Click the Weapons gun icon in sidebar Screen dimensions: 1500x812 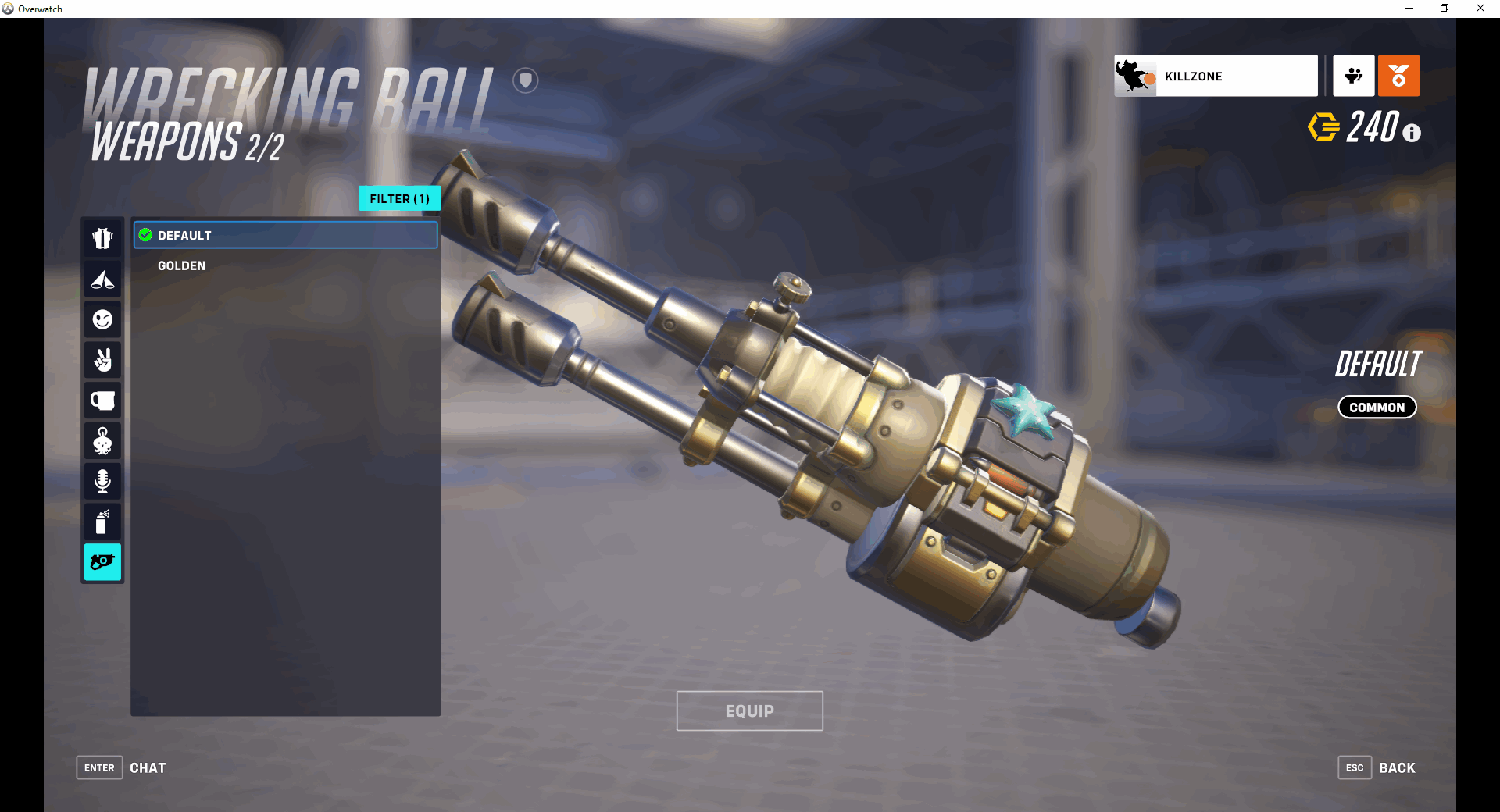[102, 562]
